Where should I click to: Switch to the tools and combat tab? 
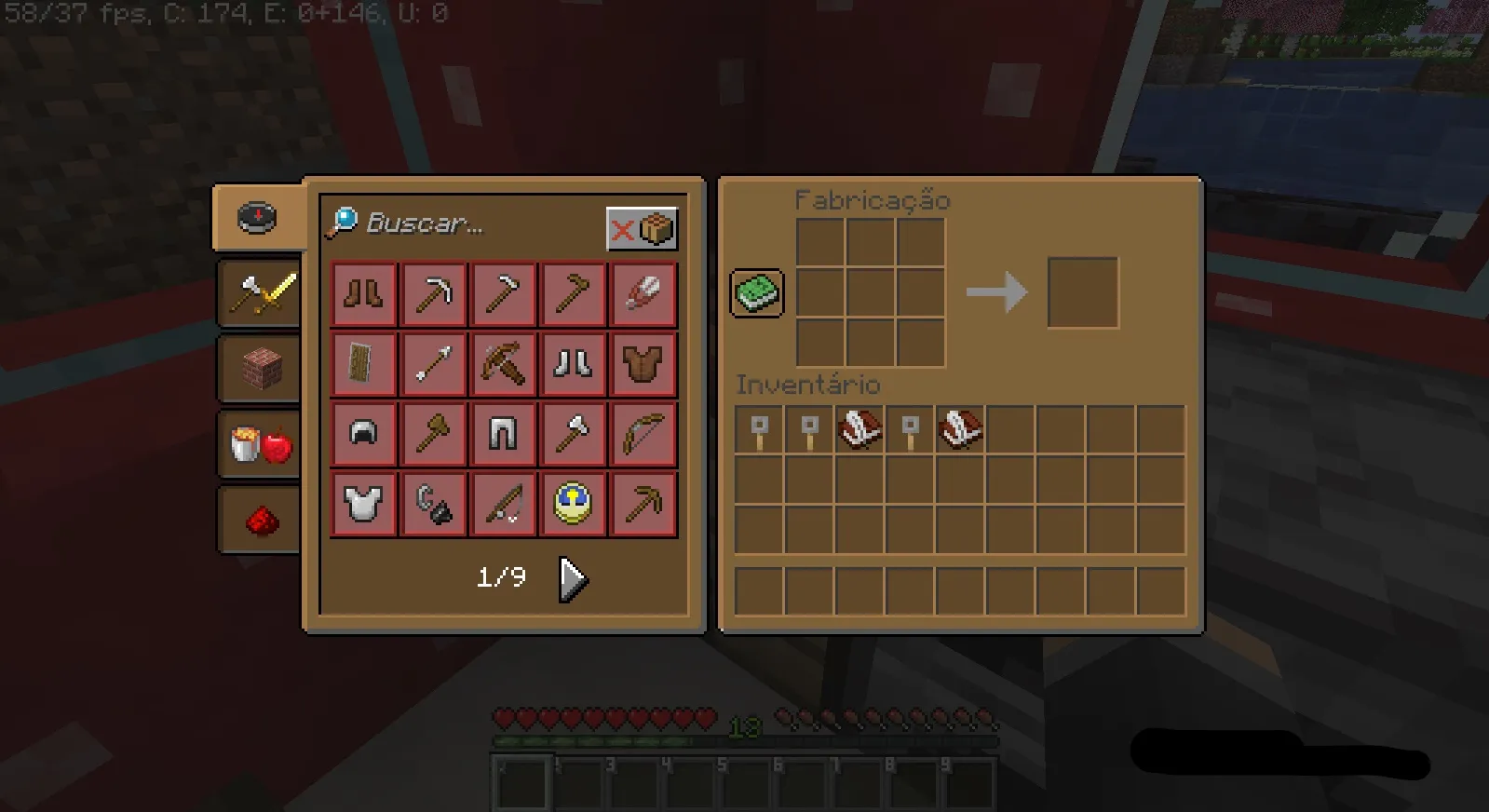tap(259, 293)
